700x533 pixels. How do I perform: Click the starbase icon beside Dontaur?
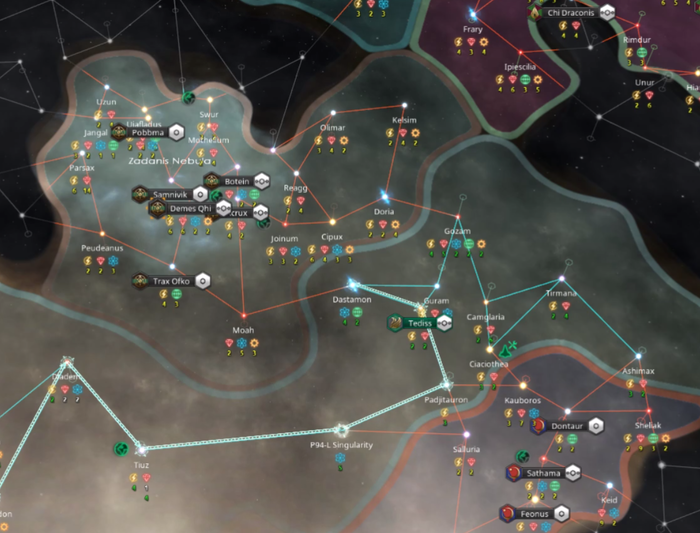(596, 424)
